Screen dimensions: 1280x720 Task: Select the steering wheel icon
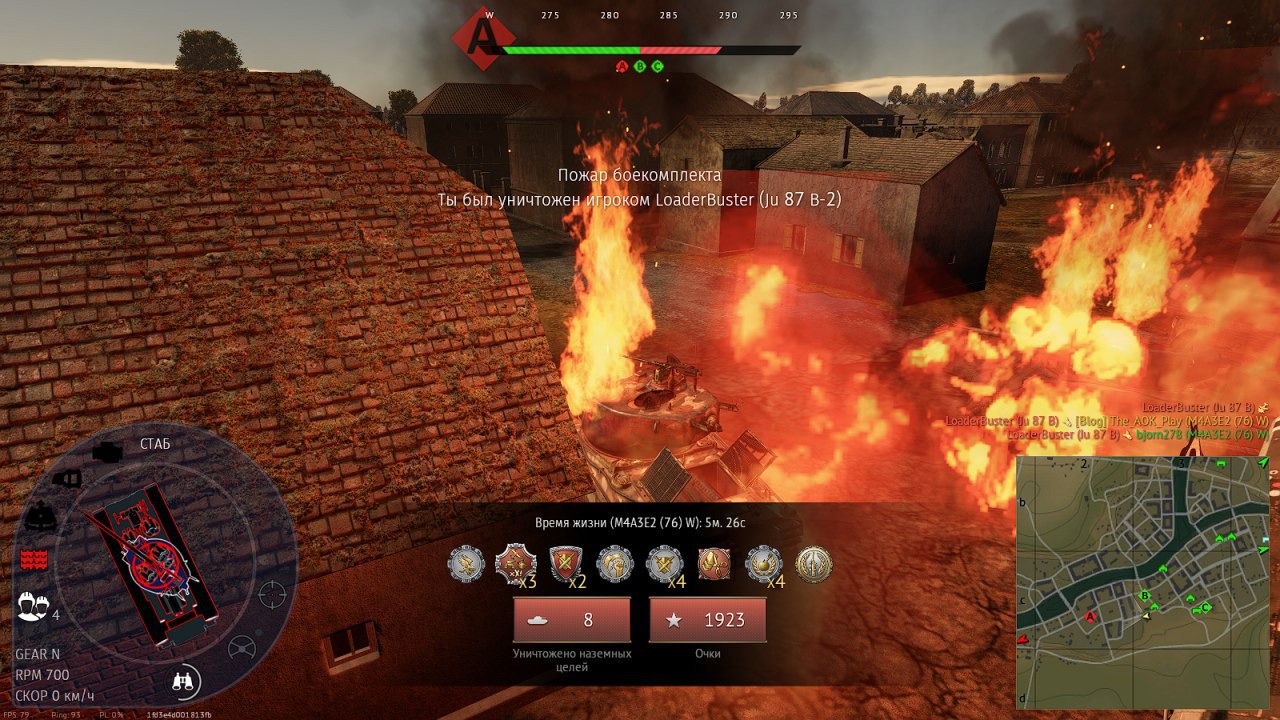click(242, 648)
